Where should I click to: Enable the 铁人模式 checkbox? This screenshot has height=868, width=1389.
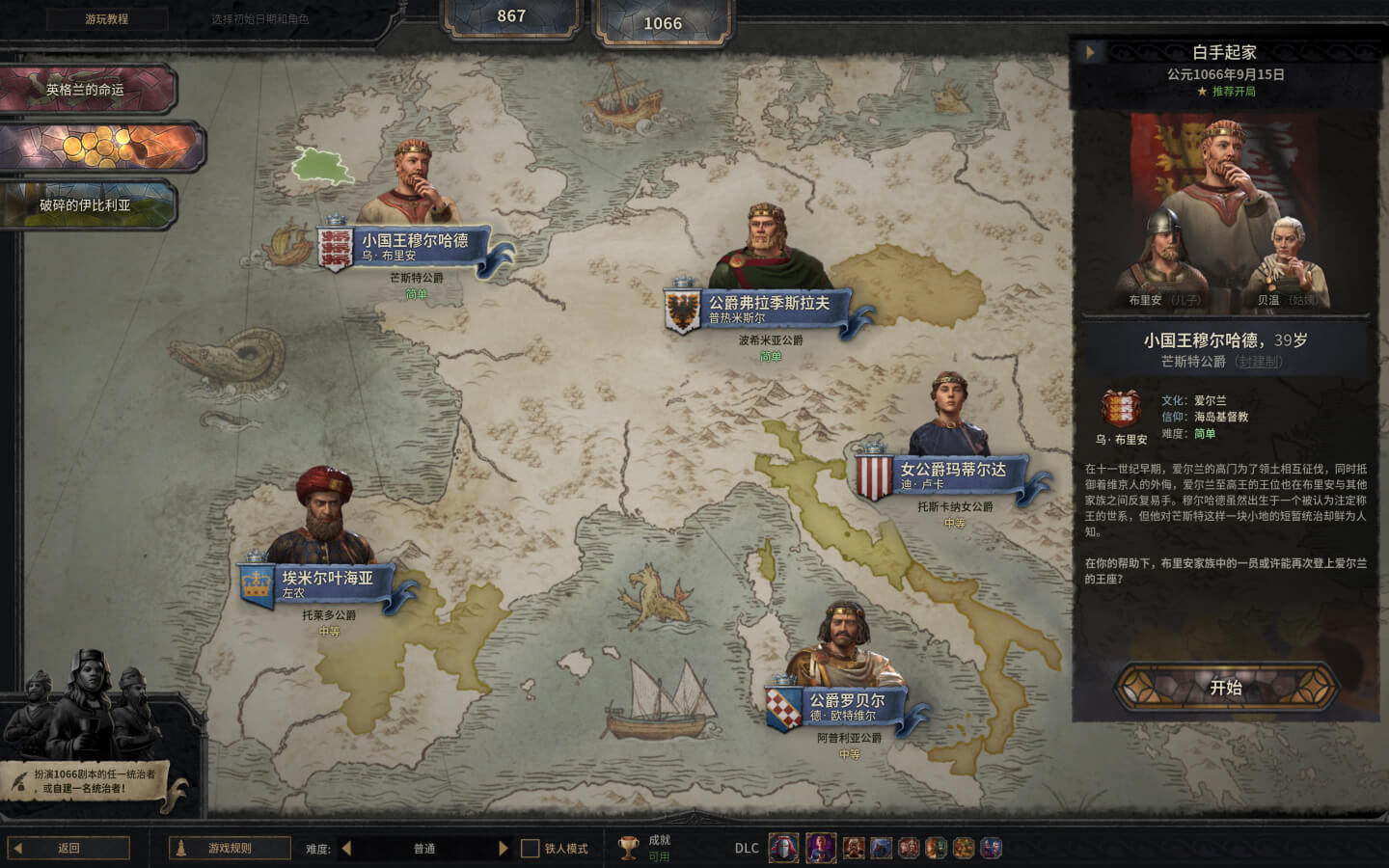pos(529,849)
